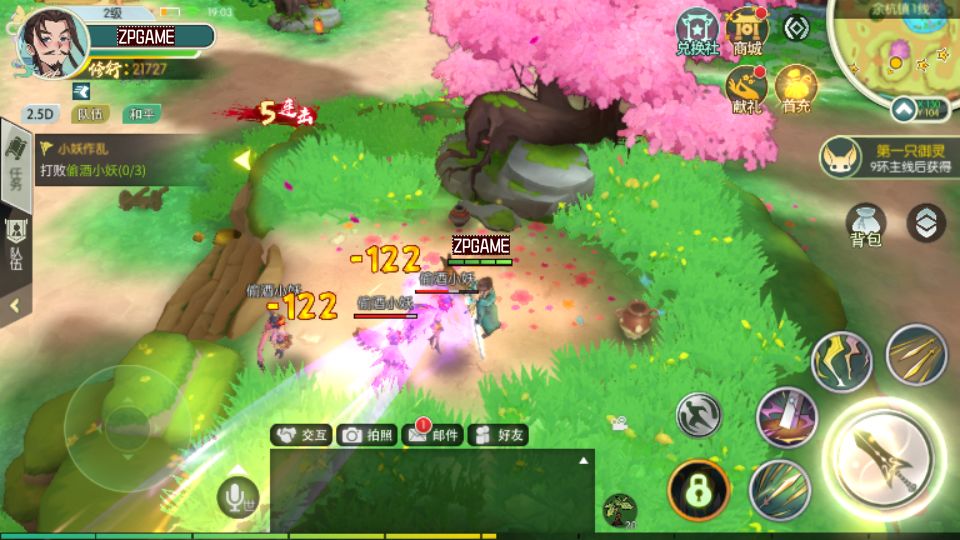Image resolution: width=960 pixels, height=540 pixels.
Task: Switch the 和平 peace combat mode
Action: (x=141, y=114)
